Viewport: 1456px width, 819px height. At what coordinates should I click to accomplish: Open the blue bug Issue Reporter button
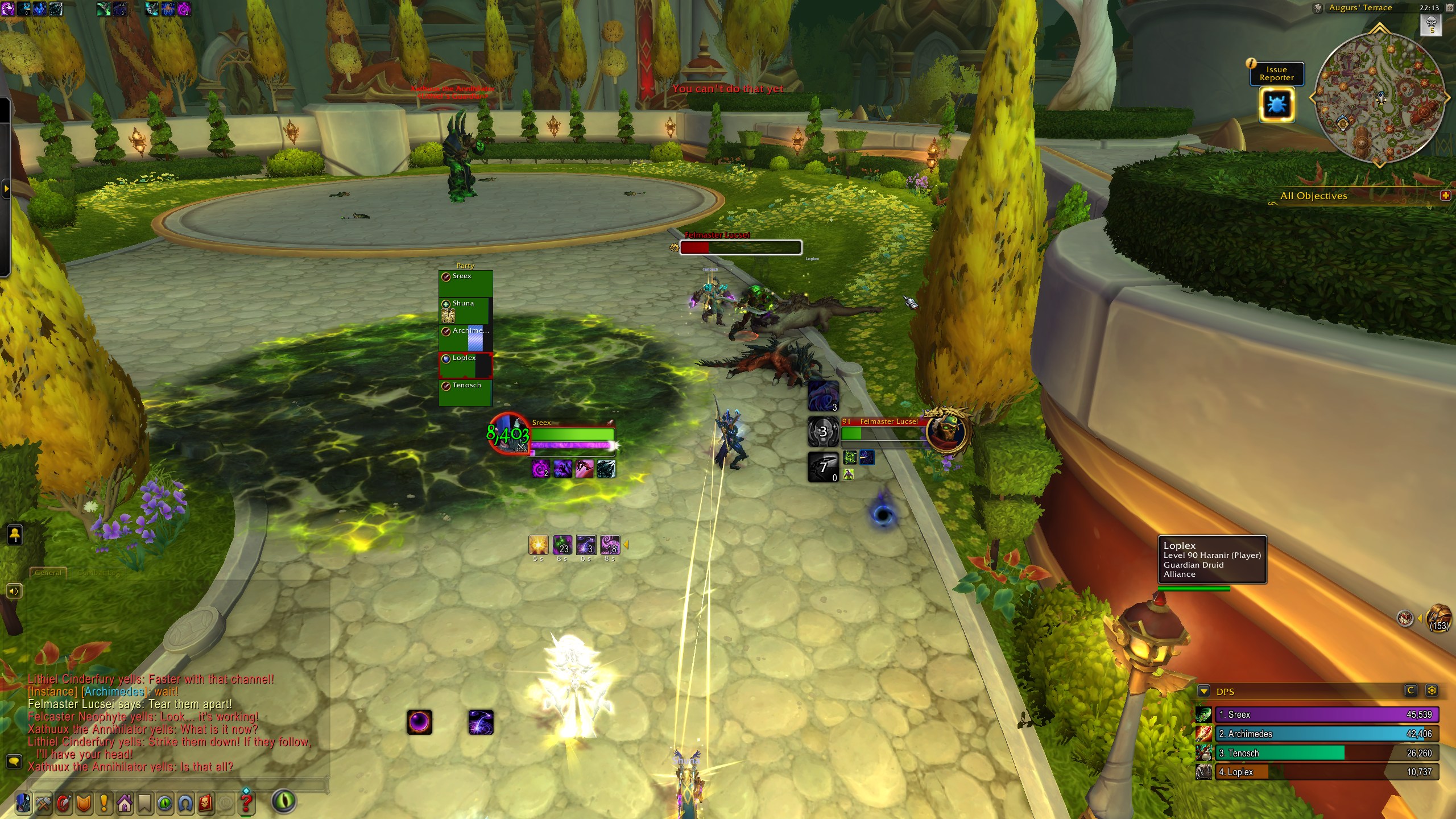1277,105
